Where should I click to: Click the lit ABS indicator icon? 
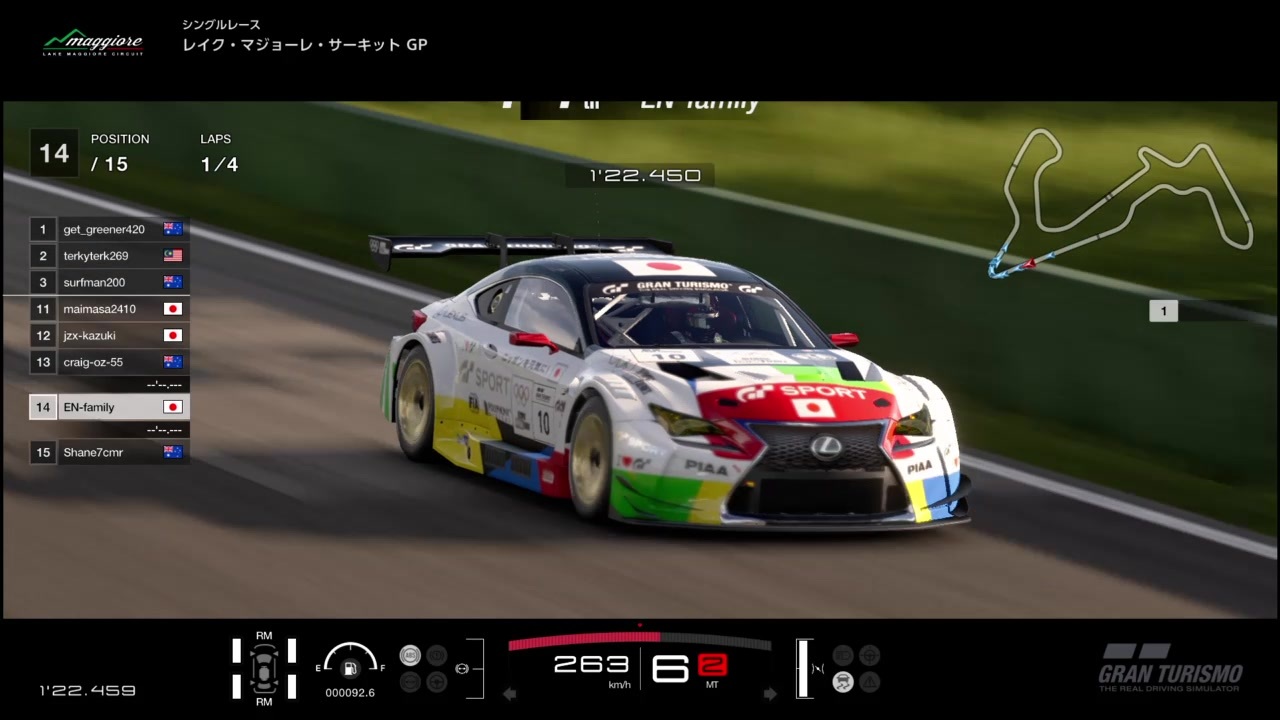tap(410, 656)
